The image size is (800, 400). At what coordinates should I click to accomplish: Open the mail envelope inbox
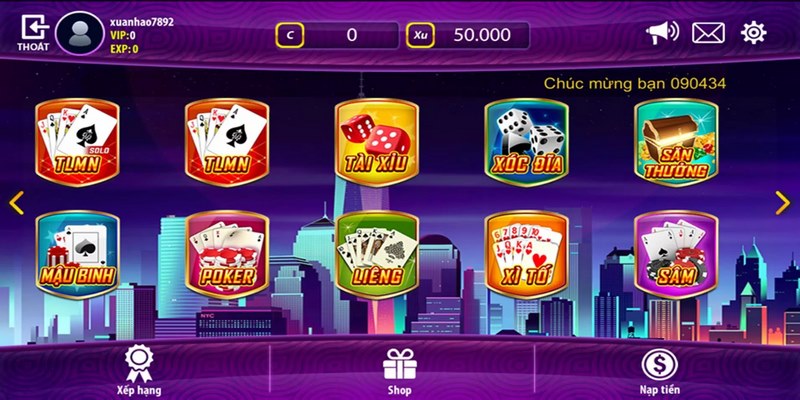707,33
